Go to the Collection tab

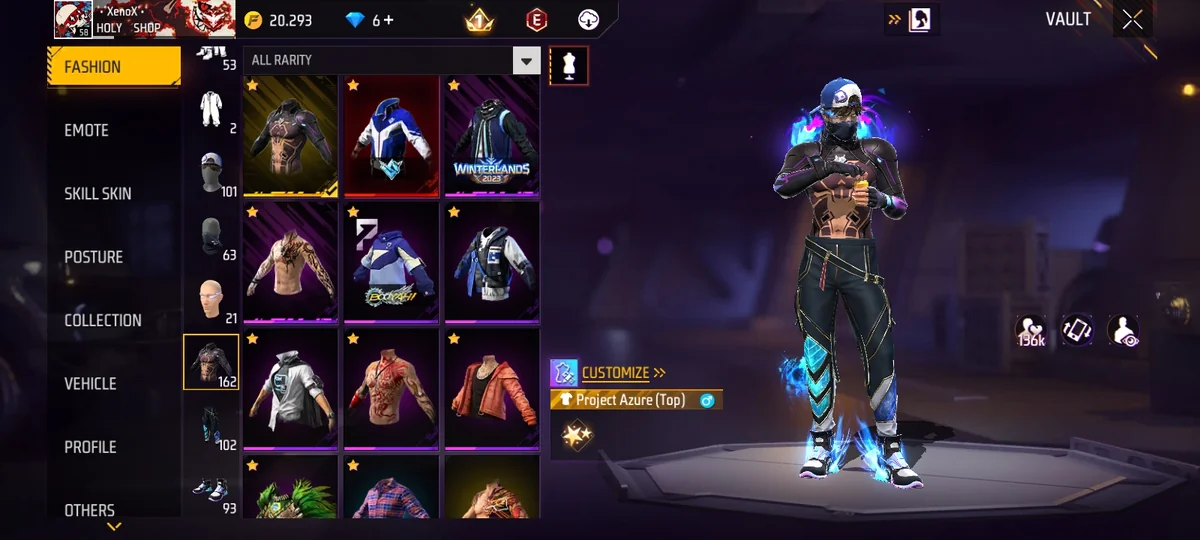click(103, 320)
